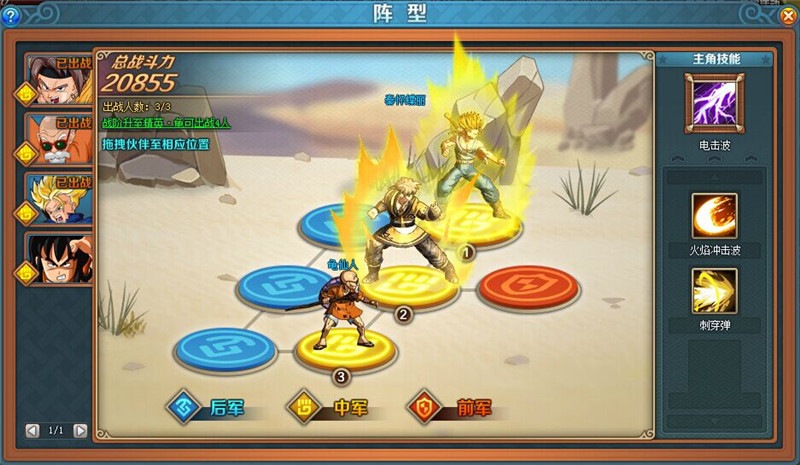Go to the next partner page
This screenshot has height=465, width=800.
(x=81, y=430)
